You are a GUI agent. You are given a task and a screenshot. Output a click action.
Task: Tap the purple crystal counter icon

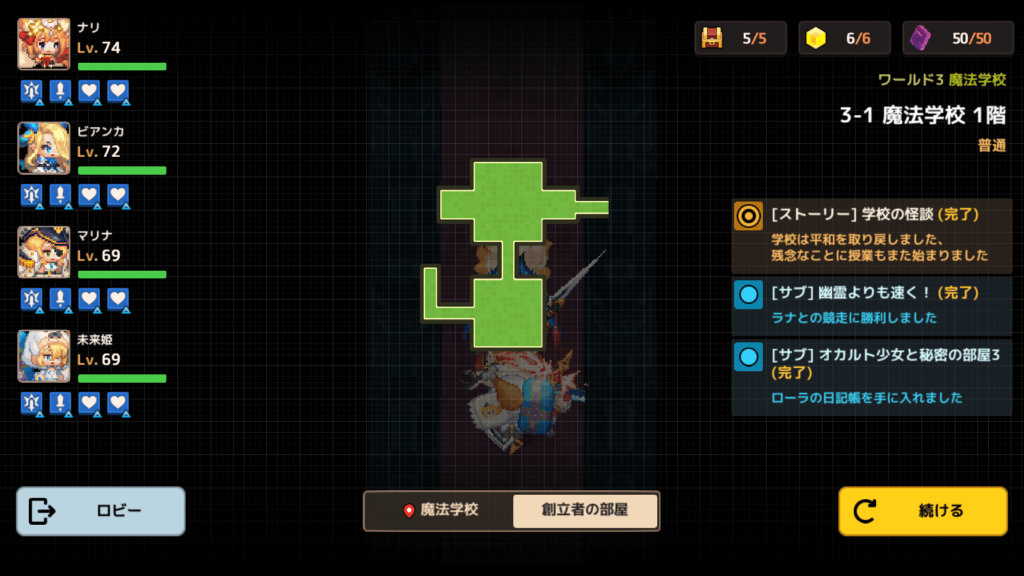click(x=921, y=38)
